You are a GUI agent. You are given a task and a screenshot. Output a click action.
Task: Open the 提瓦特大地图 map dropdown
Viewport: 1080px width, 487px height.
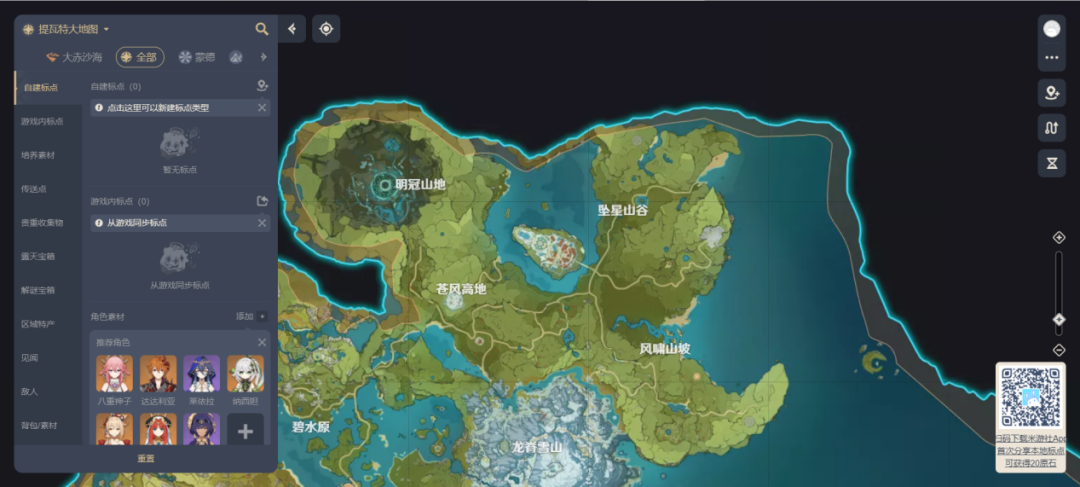[x=66, y=29]
